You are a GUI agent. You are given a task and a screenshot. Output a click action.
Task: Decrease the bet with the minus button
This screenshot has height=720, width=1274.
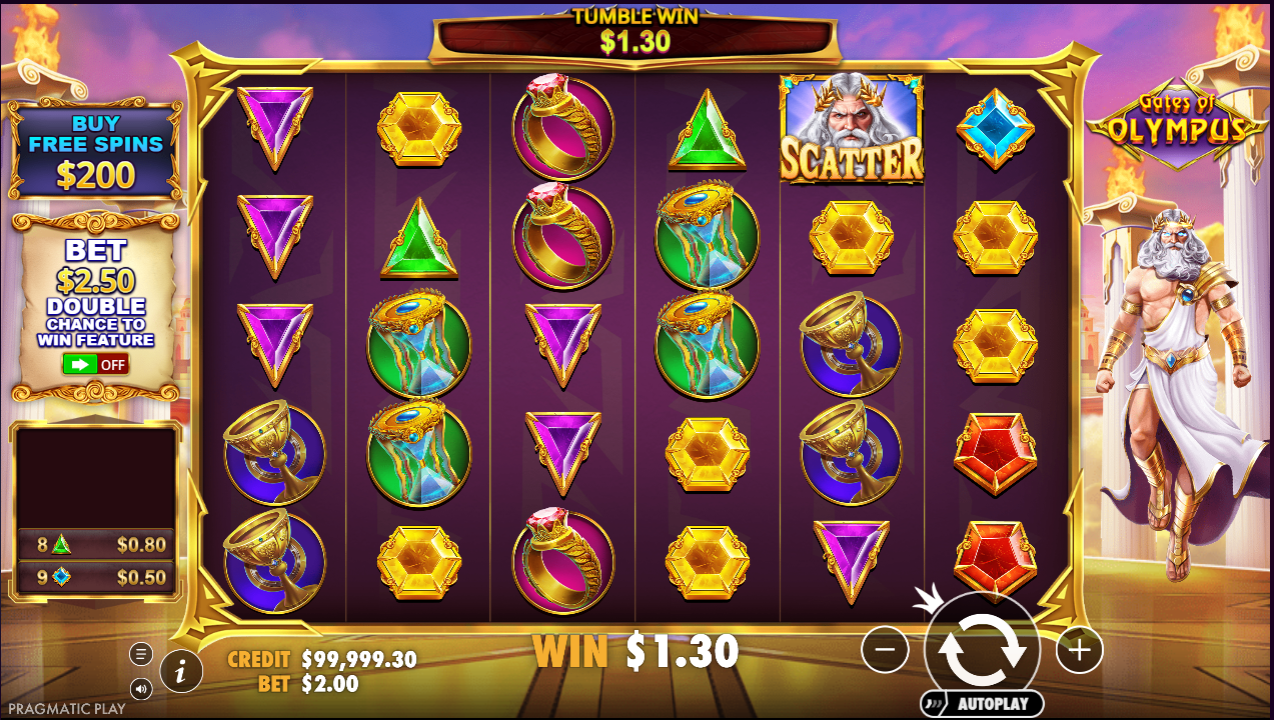[885, 650]
